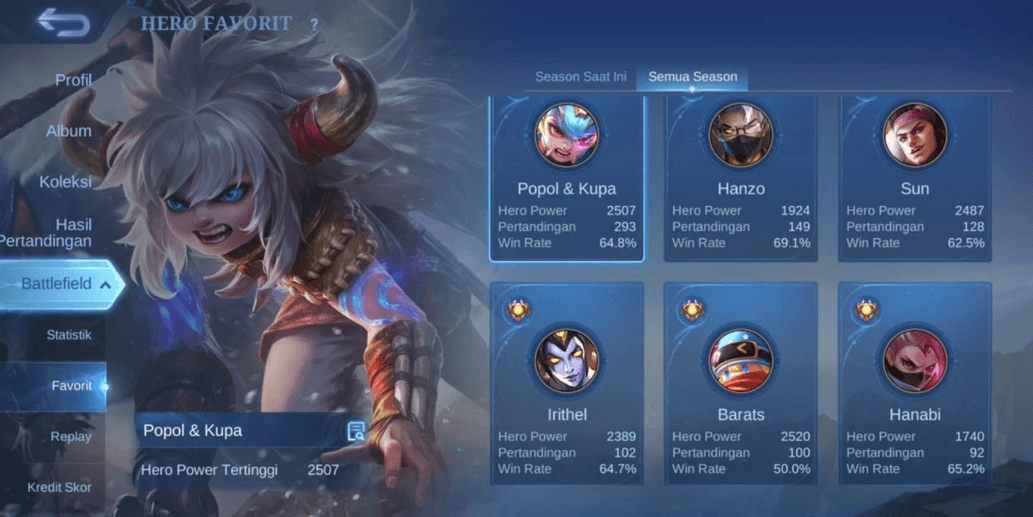Open the Profil menu entry
Image resolution: width=1033 pixels, height=517 pixels.
coord(72,80)
